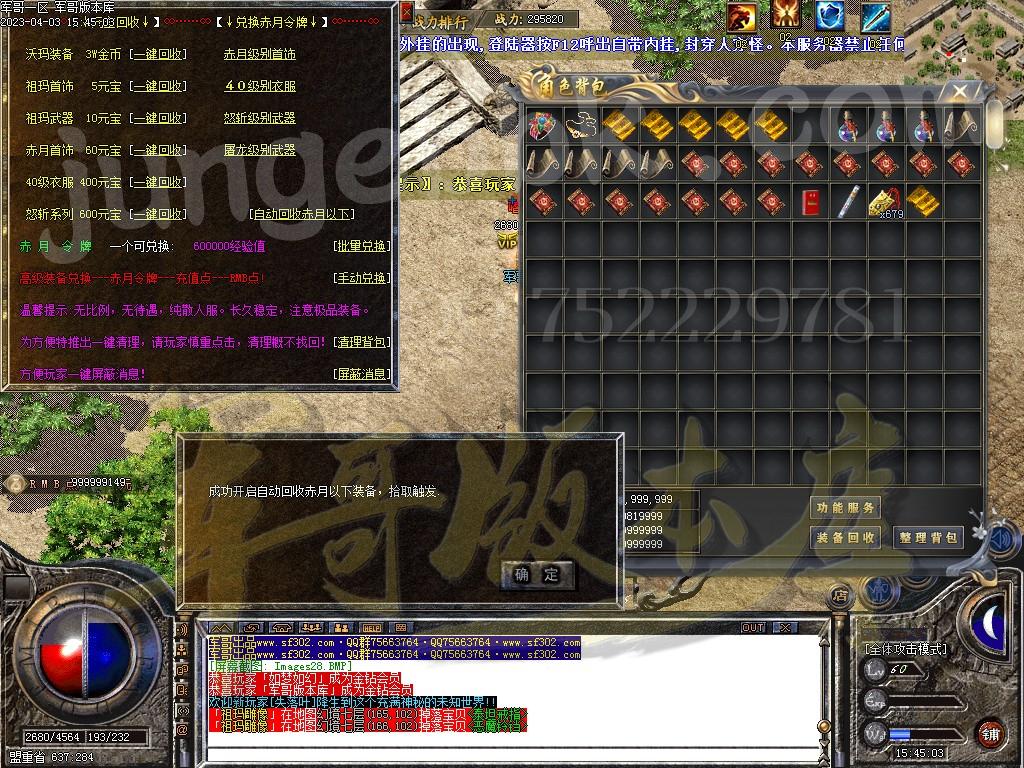1024x768 pixels.
Task: Open the red 铺 stall button
Action: coord(990,733)
